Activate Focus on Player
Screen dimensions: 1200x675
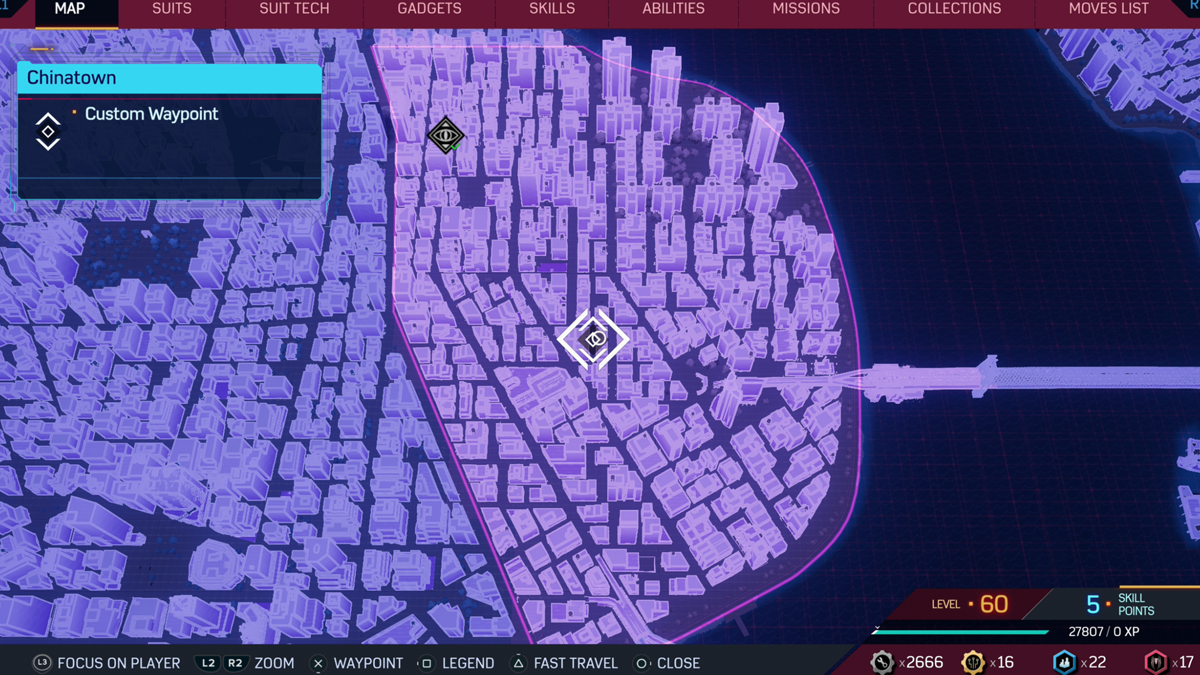pyautogui.click(x=107, y=663)
